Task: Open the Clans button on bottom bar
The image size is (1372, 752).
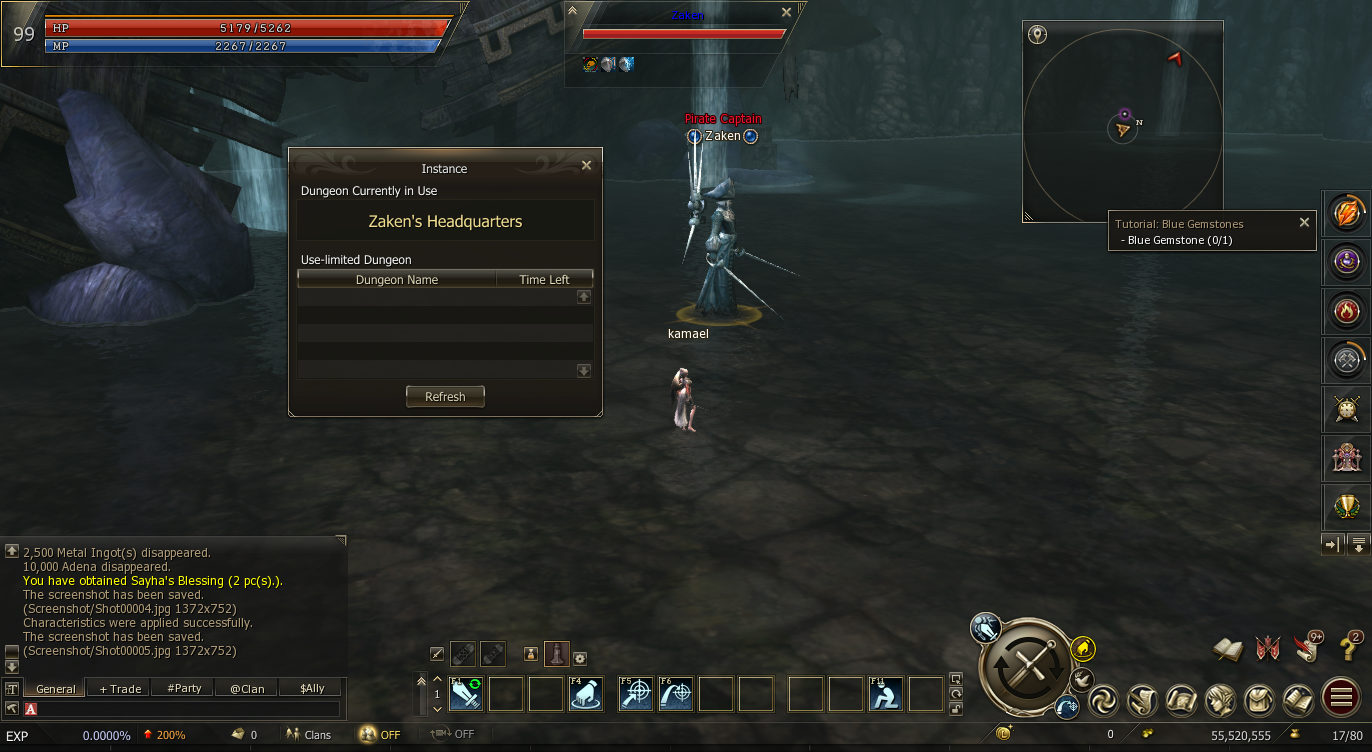Action: (x=309, y=735)
